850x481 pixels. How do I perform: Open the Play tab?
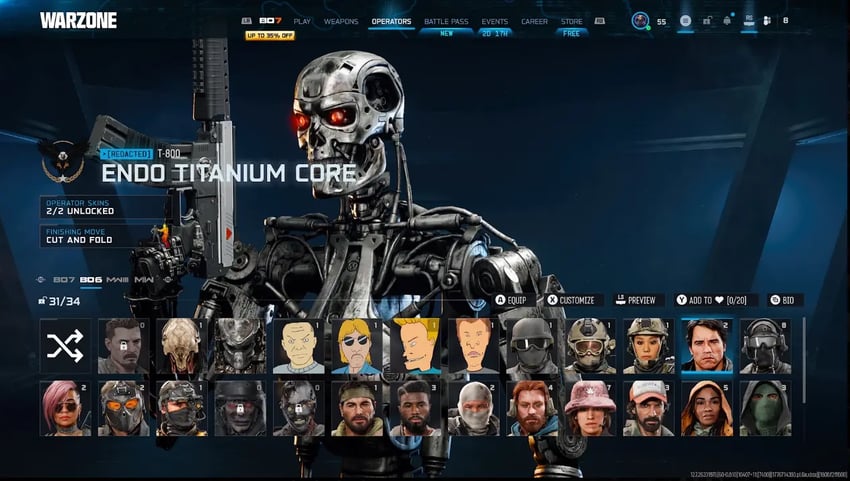[302, 21]
